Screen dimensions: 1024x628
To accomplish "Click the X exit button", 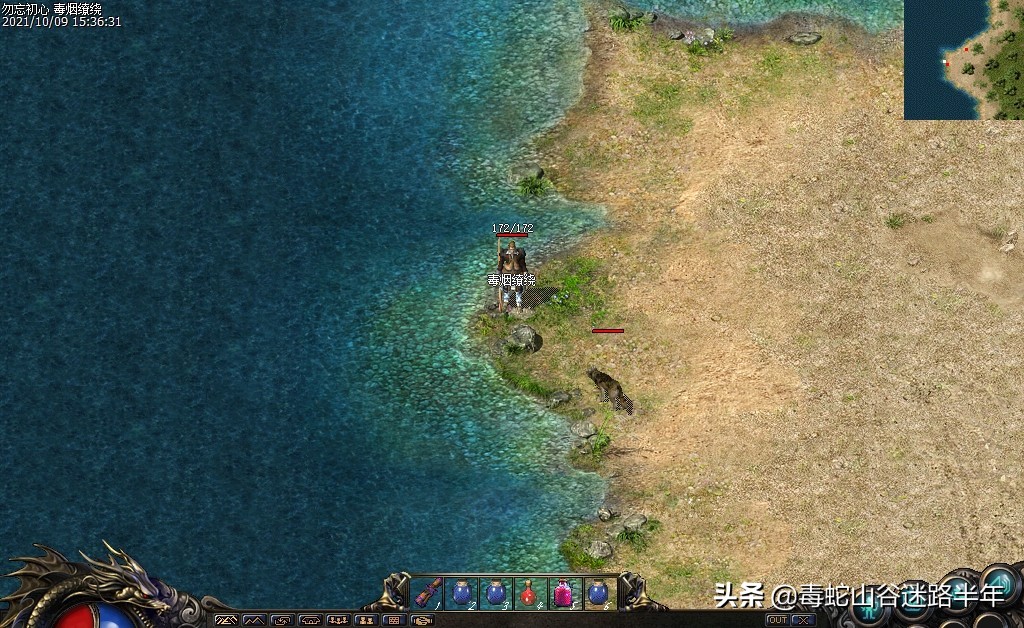I will tap(802, 620).
